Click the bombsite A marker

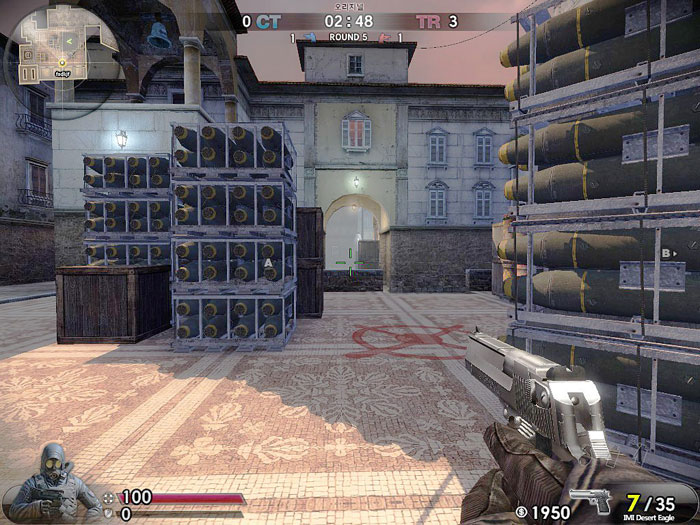268,263
